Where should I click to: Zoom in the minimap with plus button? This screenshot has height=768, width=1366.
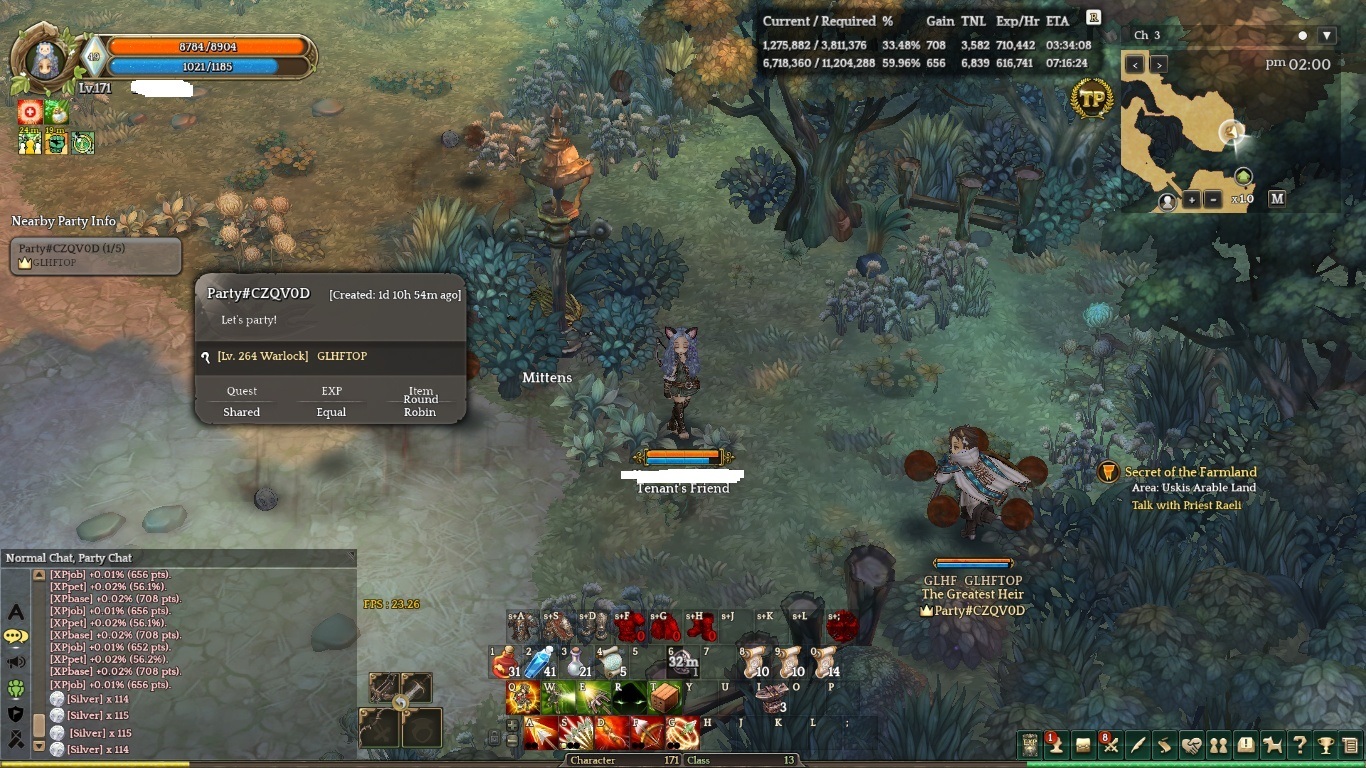coord(1192,199)
